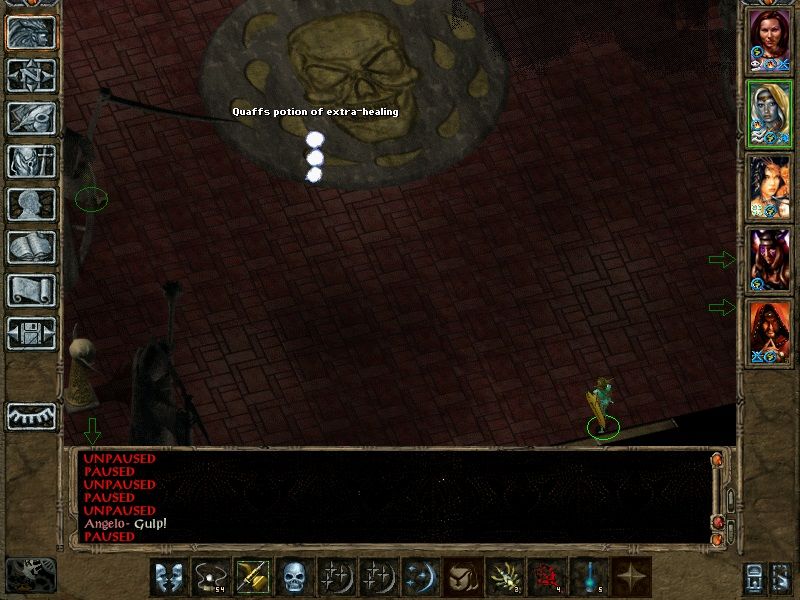Click the dialogue log scrollbar

coord(728,497)
